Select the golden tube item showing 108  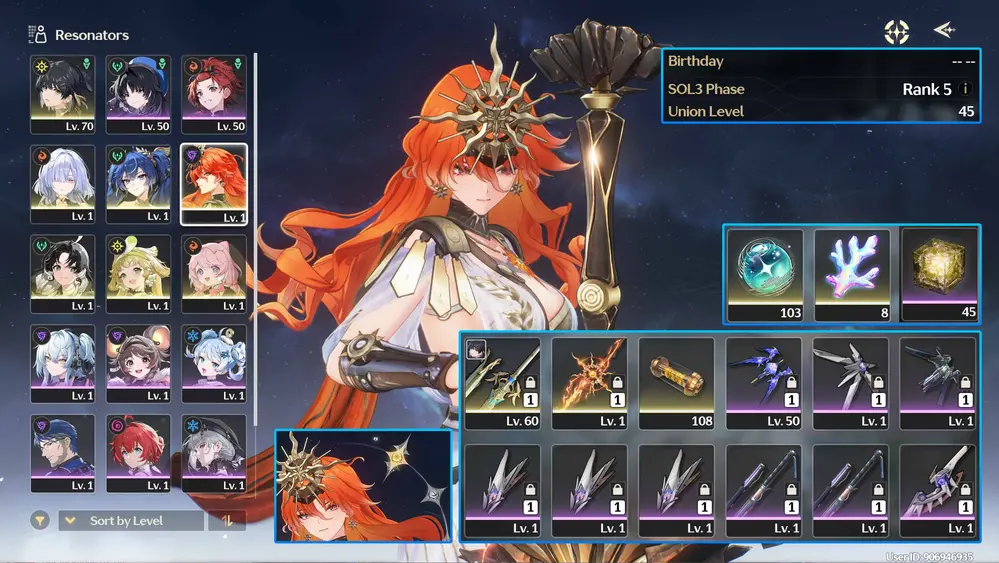point(676,383)
